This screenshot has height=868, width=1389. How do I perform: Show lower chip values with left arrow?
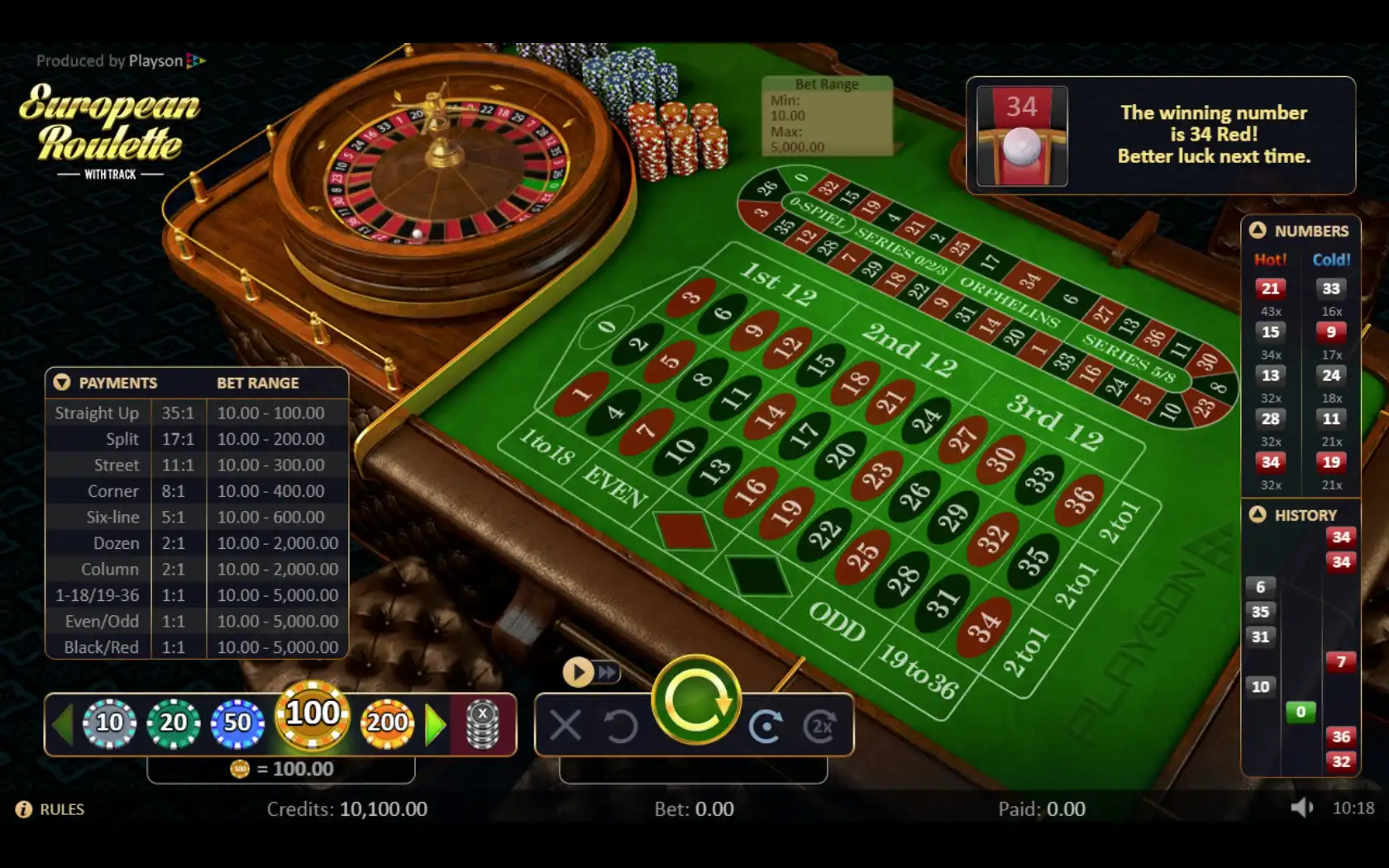pos(63,725)
